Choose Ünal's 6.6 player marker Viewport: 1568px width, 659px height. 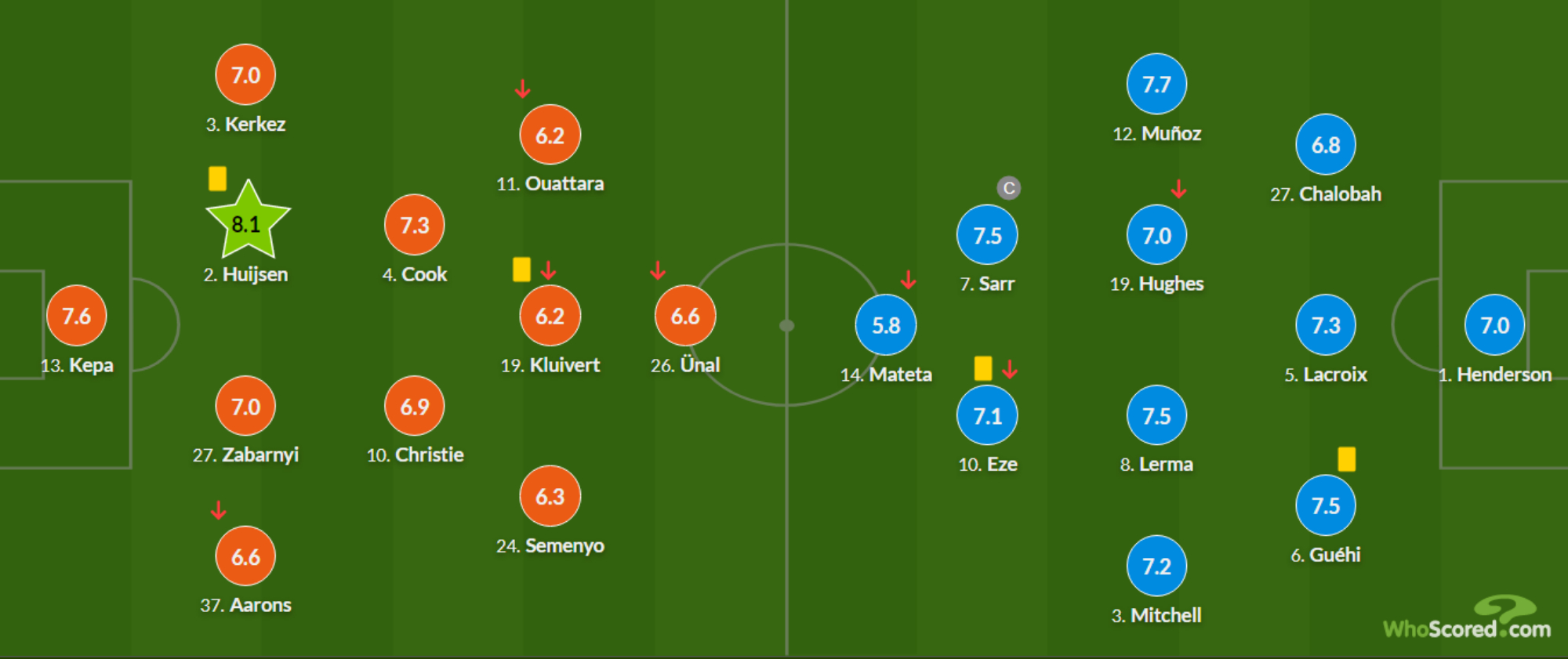[685, 316]
